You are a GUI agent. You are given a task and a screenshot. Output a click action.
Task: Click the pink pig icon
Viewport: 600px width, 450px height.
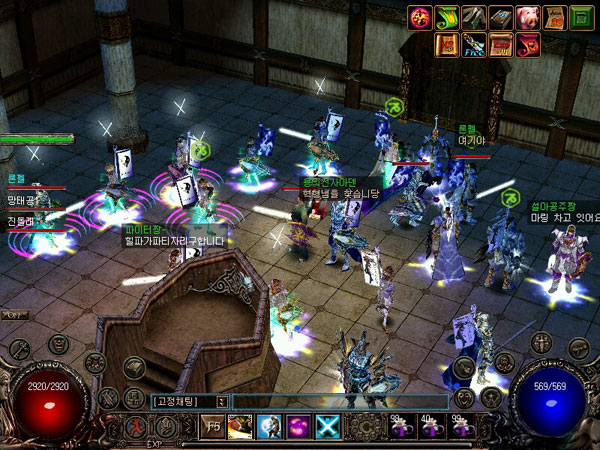coord(526,17)
